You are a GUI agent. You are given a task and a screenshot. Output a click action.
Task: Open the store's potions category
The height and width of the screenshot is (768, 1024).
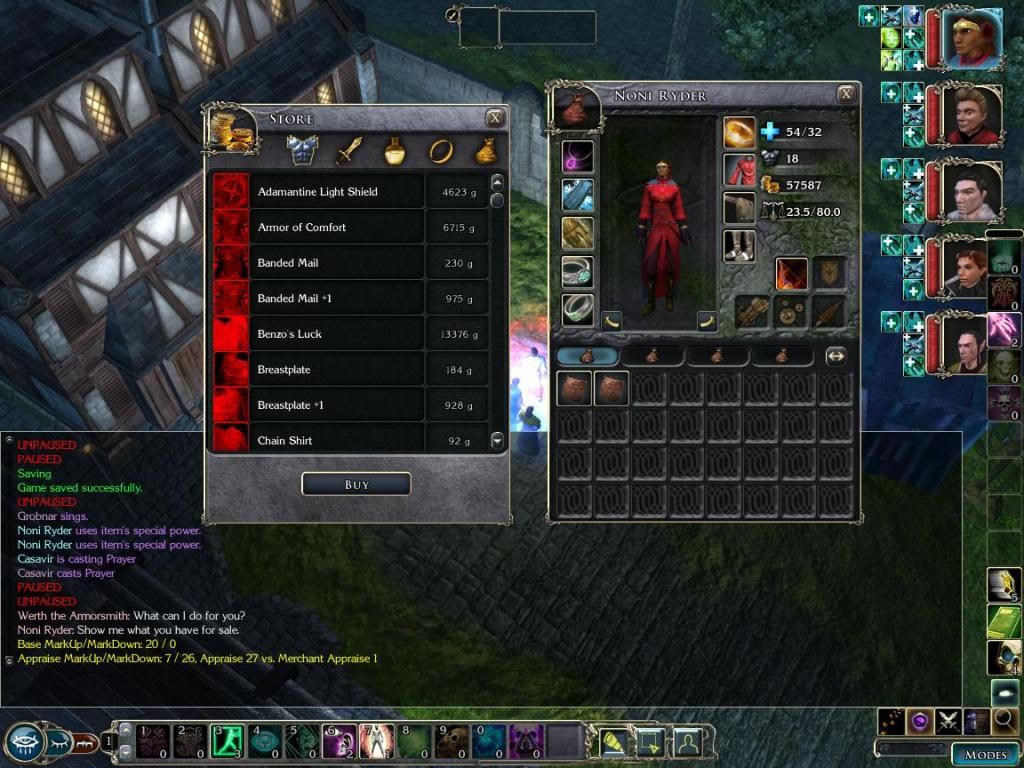395,151
